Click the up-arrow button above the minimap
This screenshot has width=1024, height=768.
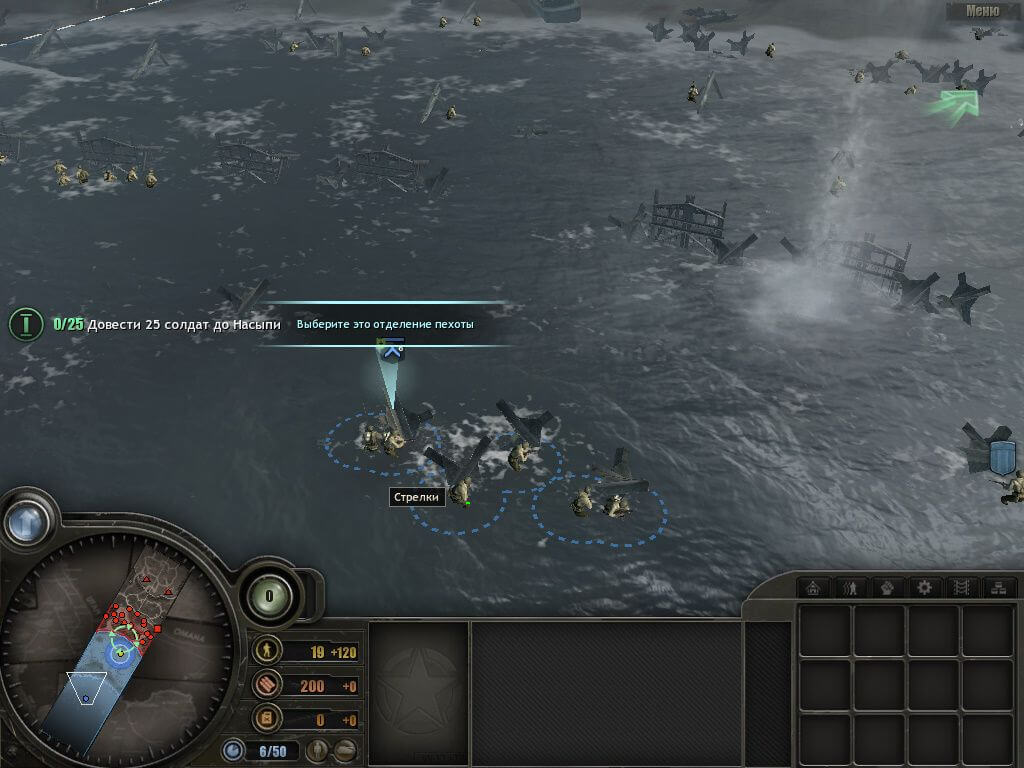27,520
